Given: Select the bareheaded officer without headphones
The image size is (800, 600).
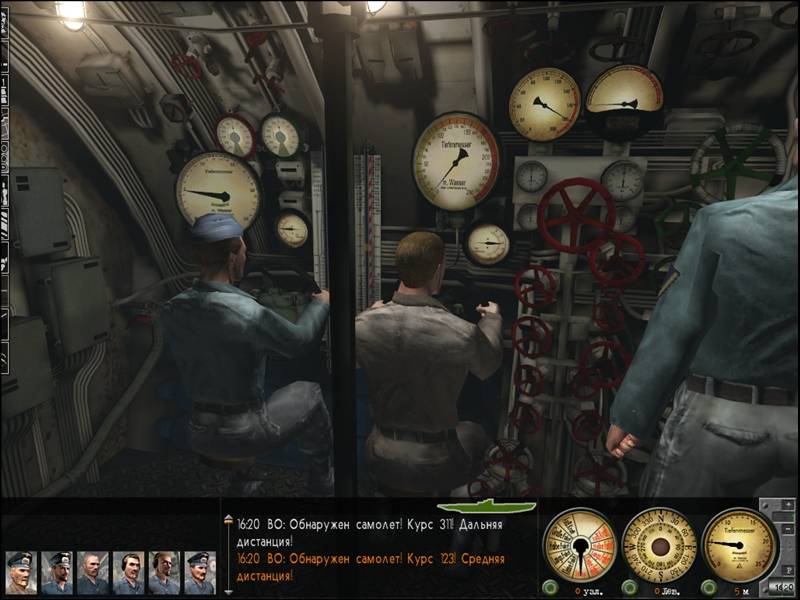Looking at the screenshot, I should point(91,573).
